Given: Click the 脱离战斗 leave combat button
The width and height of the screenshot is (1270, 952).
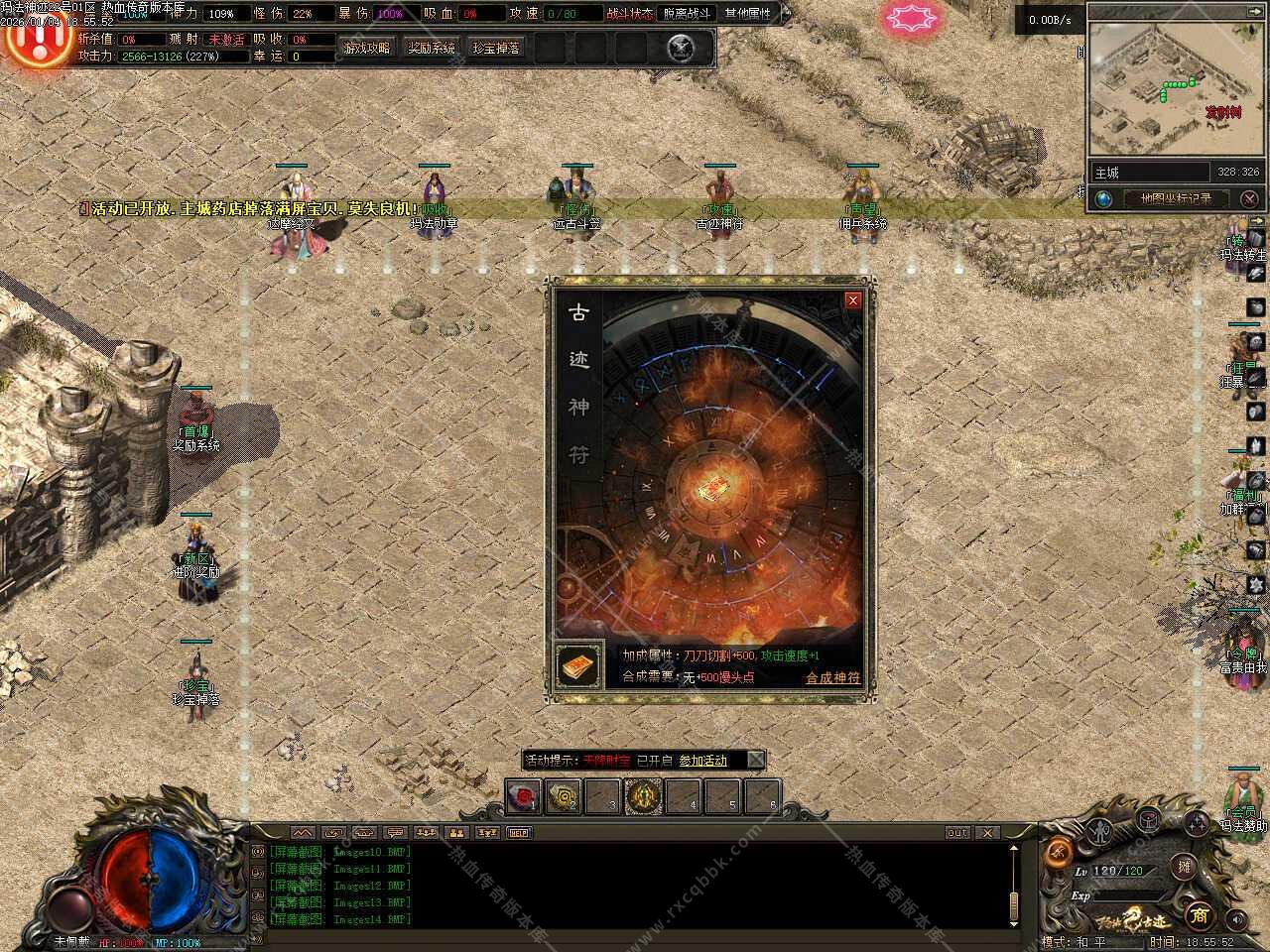Looking at the screenshot, I should coord(688,14).
